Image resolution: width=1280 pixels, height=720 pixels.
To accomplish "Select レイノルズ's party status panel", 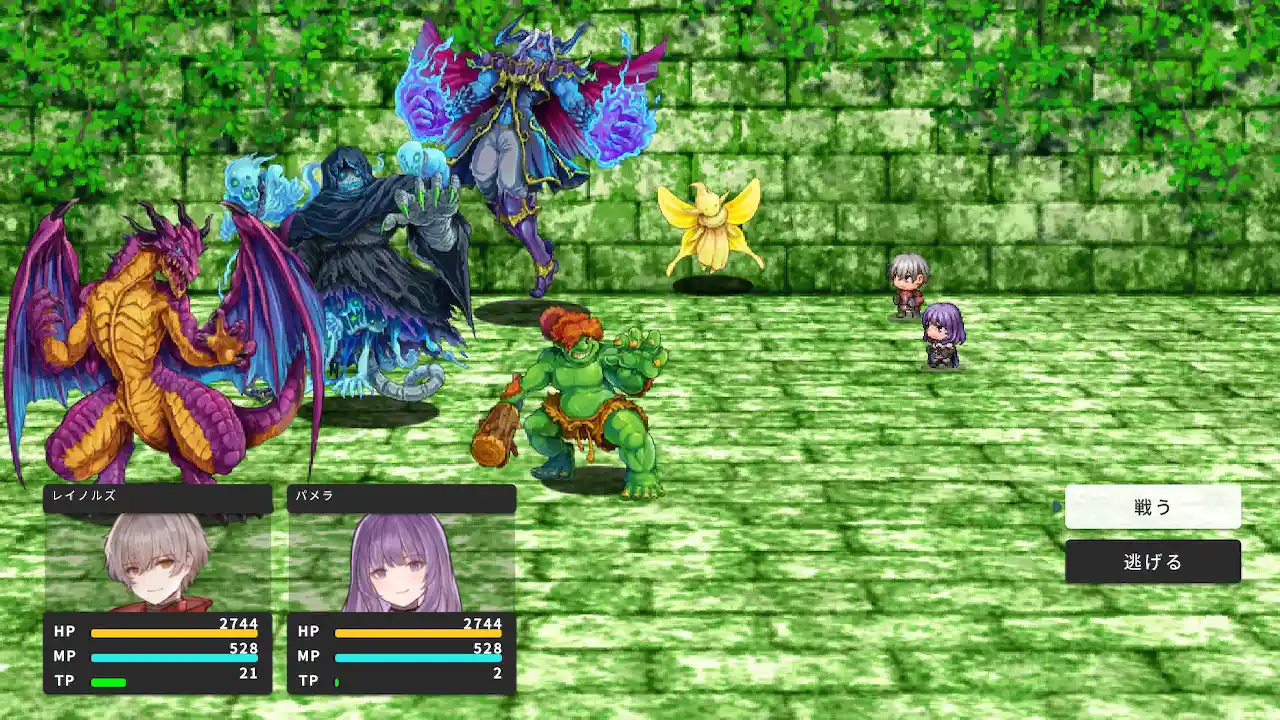I will pos(158,589).
